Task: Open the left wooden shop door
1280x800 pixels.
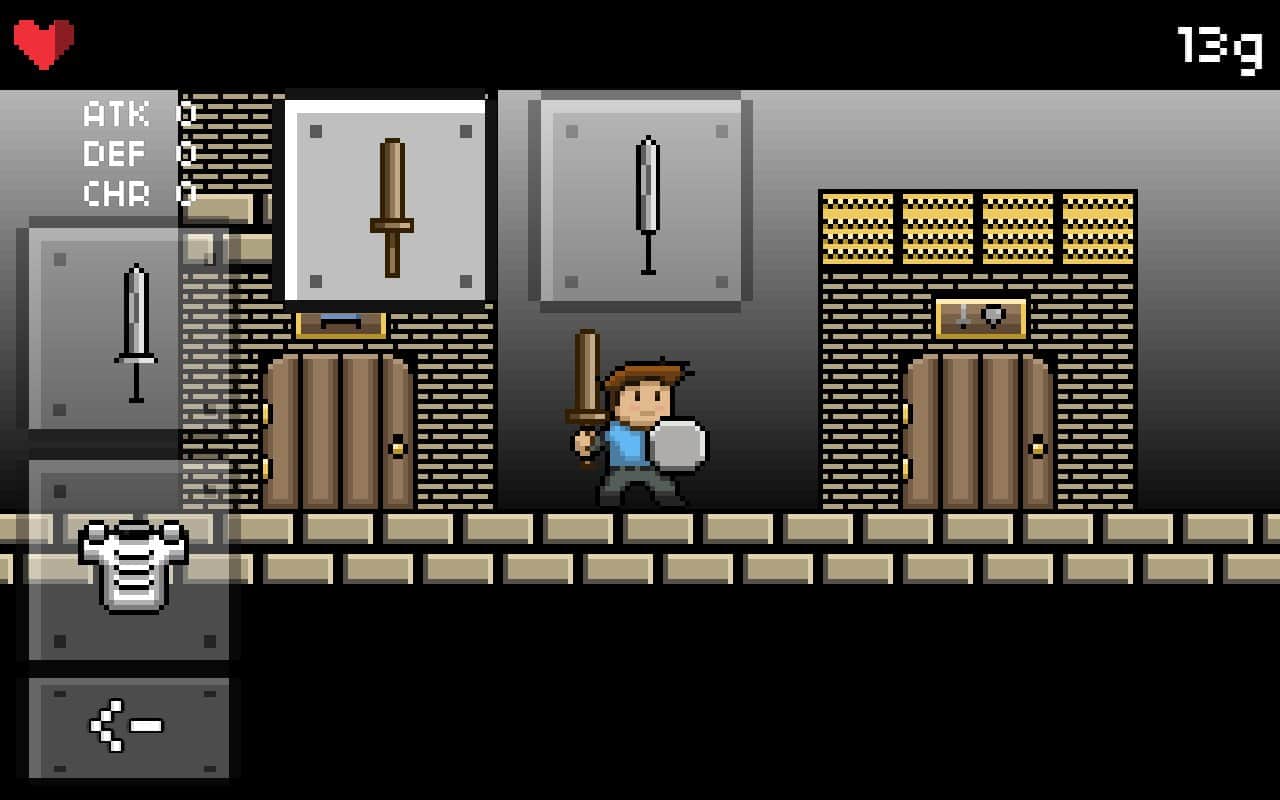Action: 337,430
